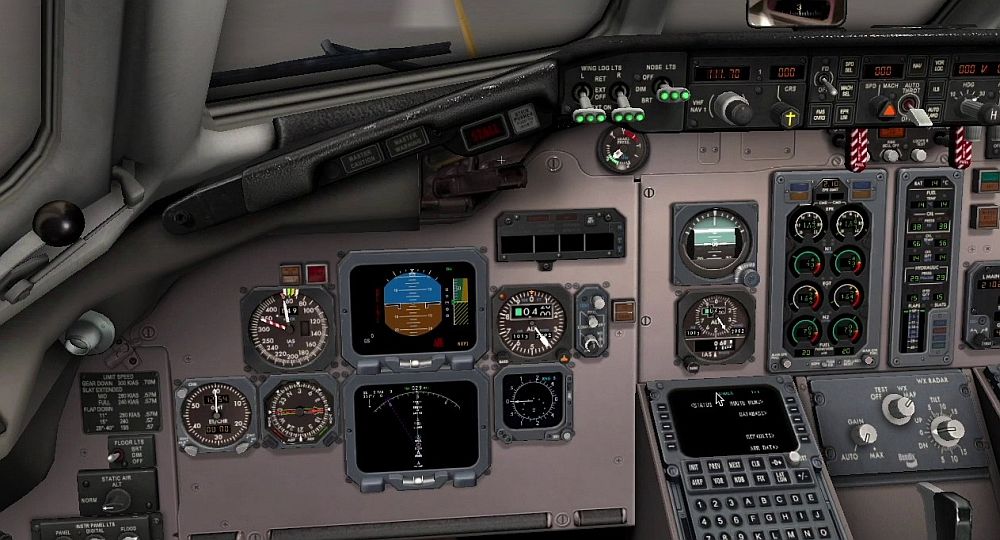
Task: Push the SPD SEL button
Action: (848, 67)
